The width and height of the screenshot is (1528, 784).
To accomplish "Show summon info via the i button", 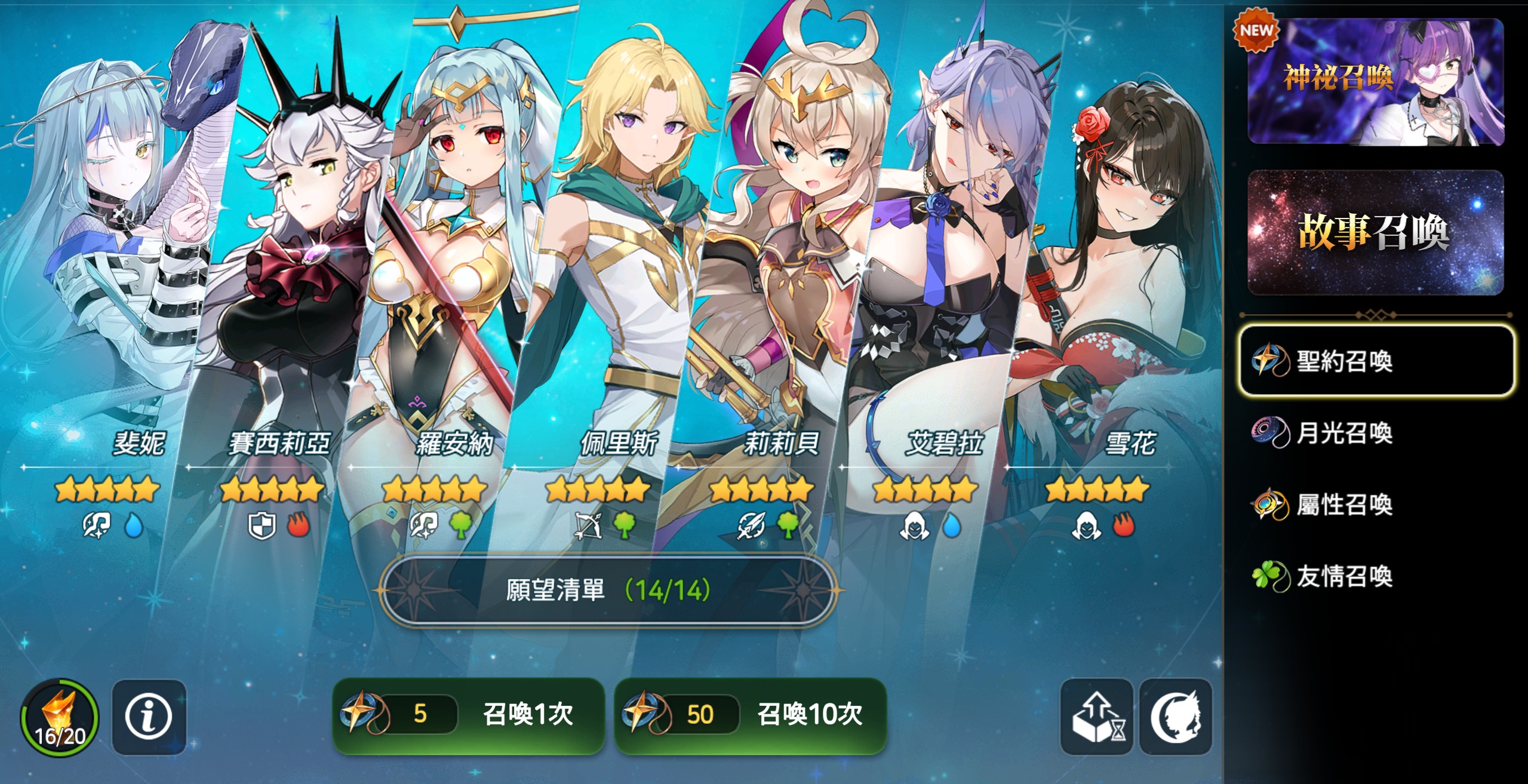I will 149,717.
